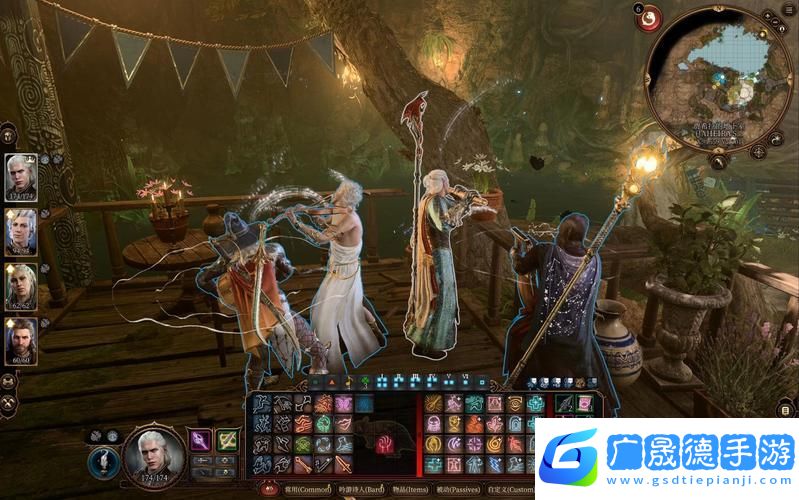The height and width of the screenshot is (500, 799).
Task: Select the green ranged weapon set icon
Action: click(x=228, y=439)
